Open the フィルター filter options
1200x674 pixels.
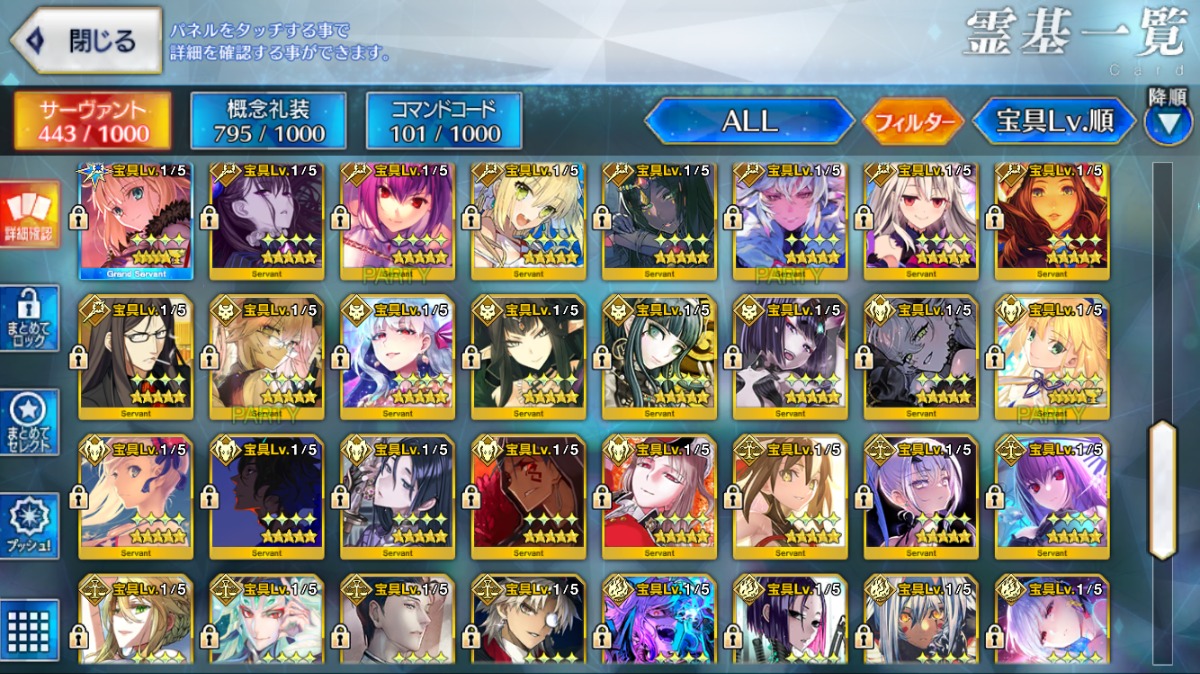(x=913, y=122)
